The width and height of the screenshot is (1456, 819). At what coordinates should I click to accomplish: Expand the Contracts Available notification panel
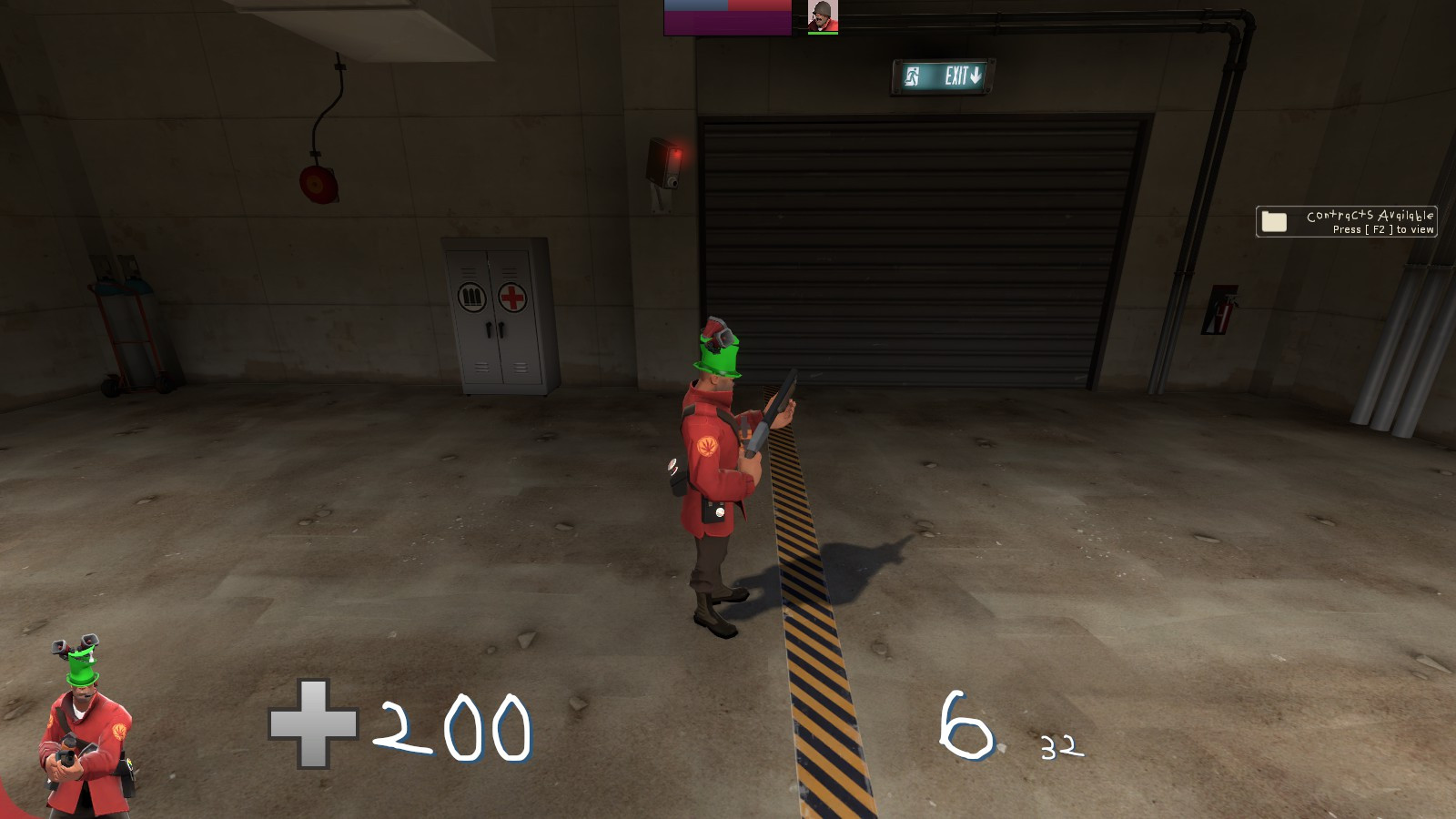pos(1347,222)
